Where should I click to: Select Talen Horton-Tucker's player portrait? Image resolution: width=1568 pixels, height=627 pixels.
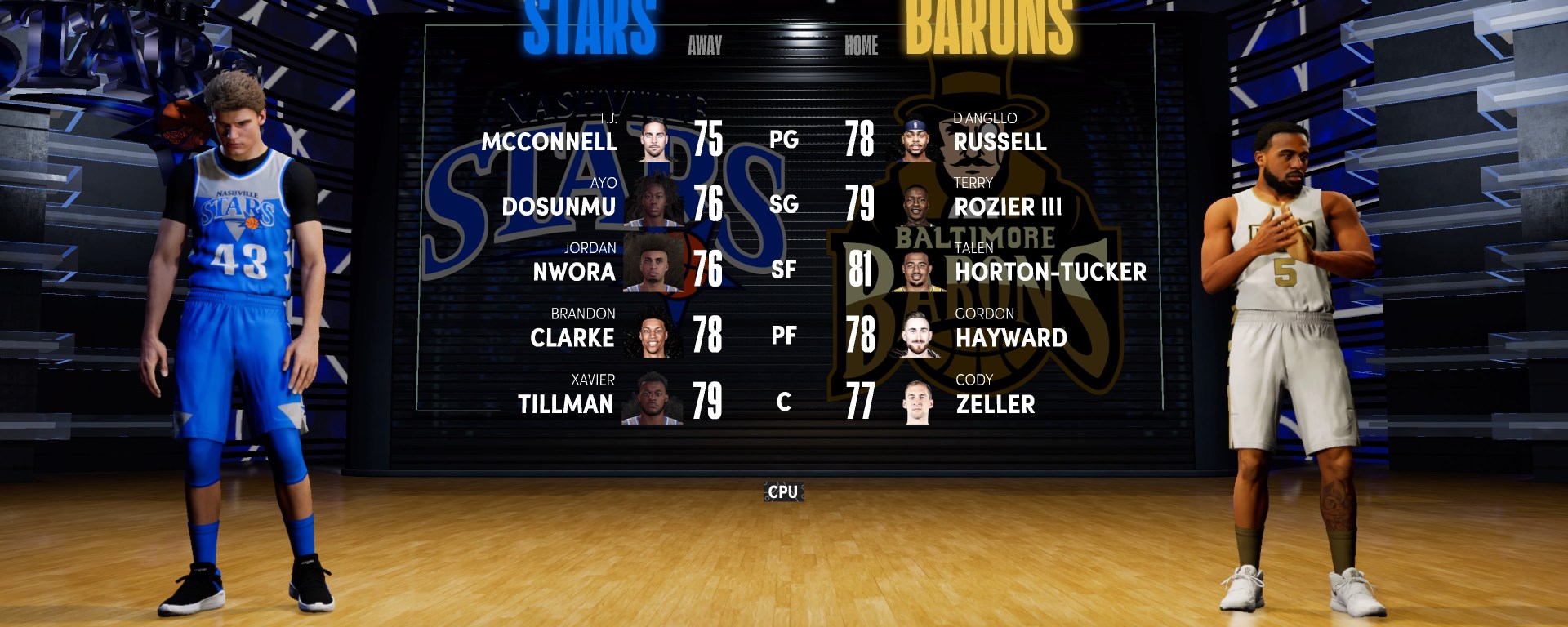pos(919,271)
